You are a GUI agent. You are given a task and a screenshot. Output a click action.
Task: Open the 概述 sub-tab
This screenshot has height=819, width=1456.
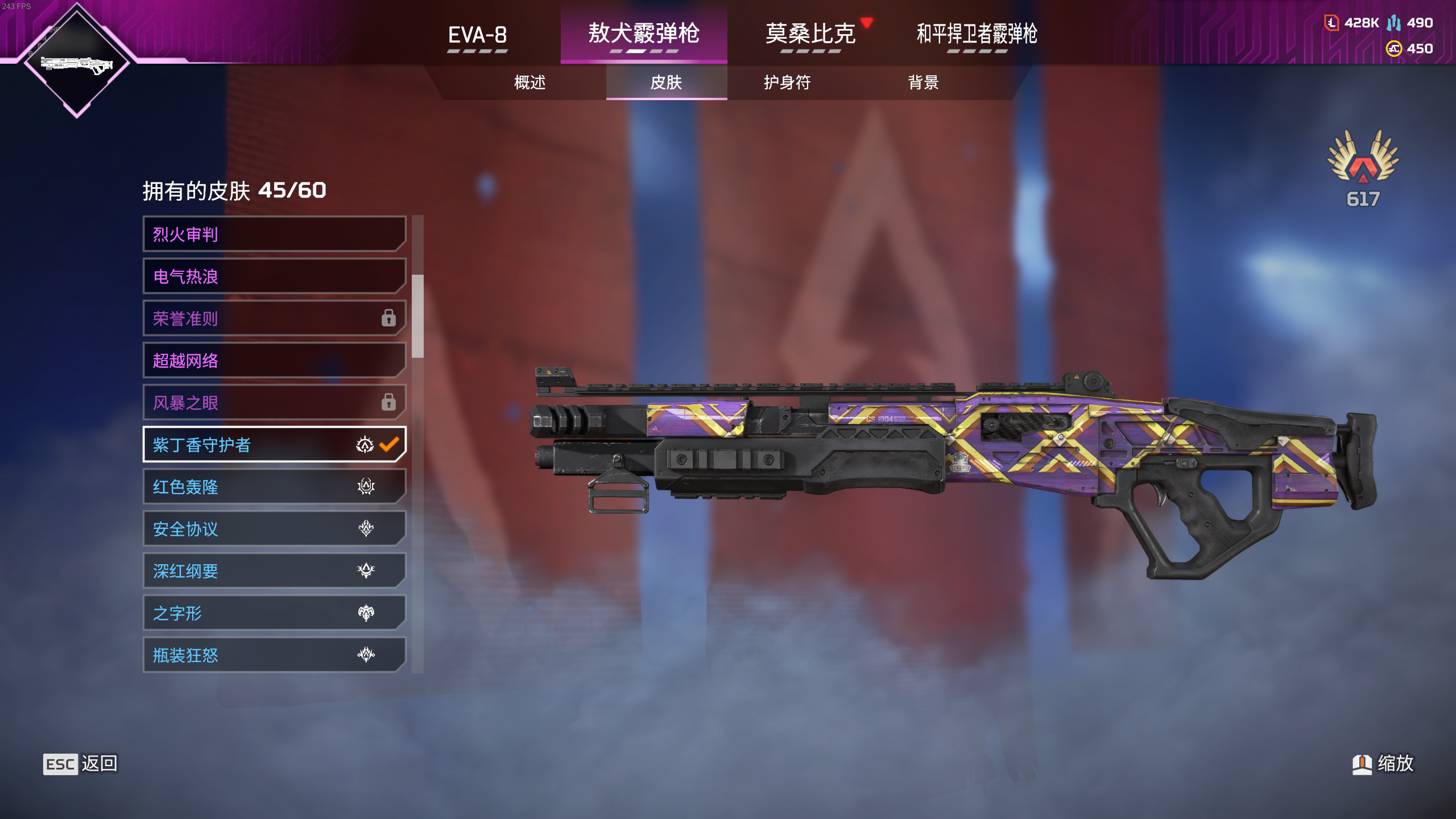[530, 82]
